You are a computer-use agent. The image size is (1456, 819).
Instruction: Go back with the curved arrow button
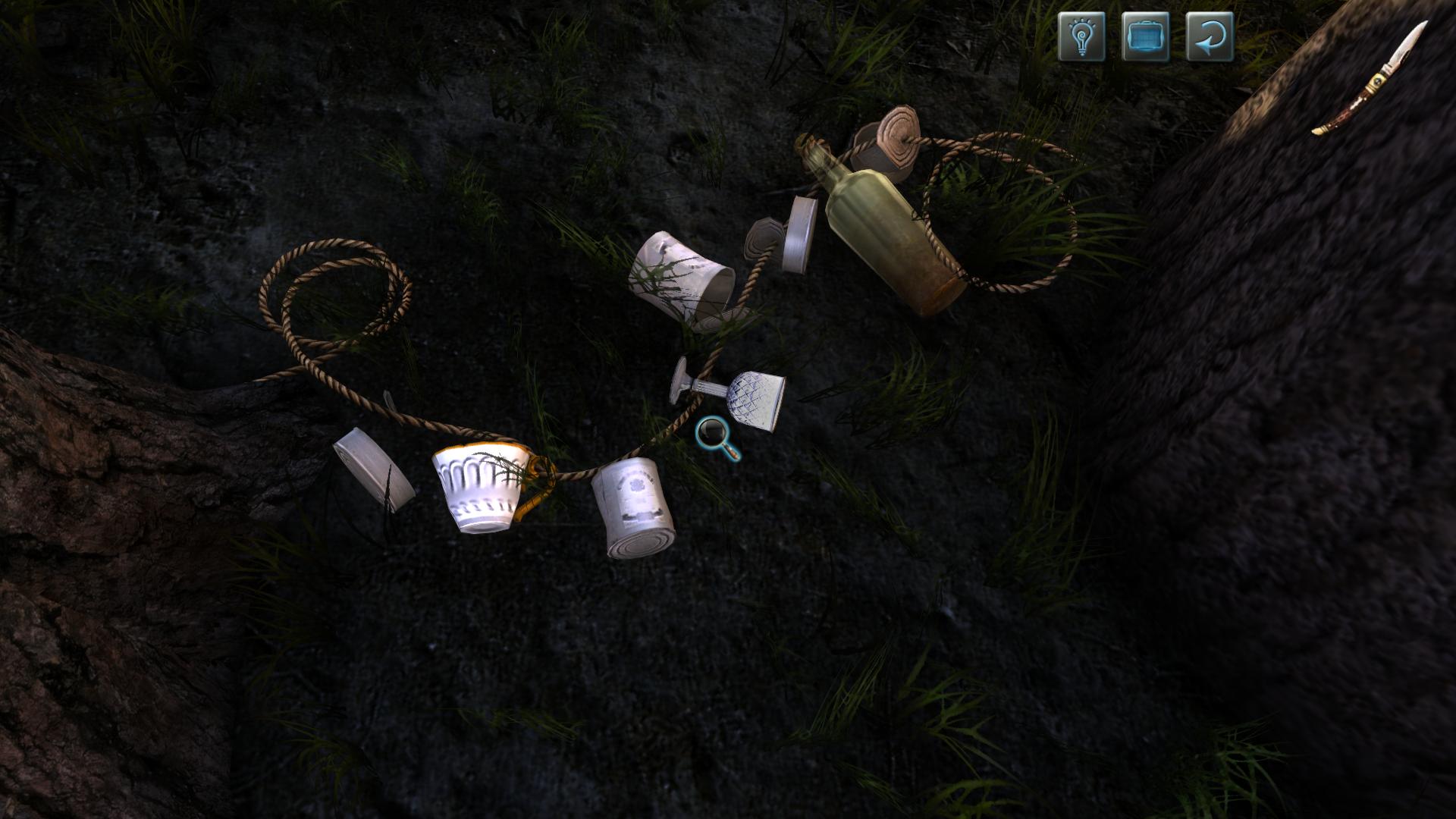click(x=1209, y=36)
